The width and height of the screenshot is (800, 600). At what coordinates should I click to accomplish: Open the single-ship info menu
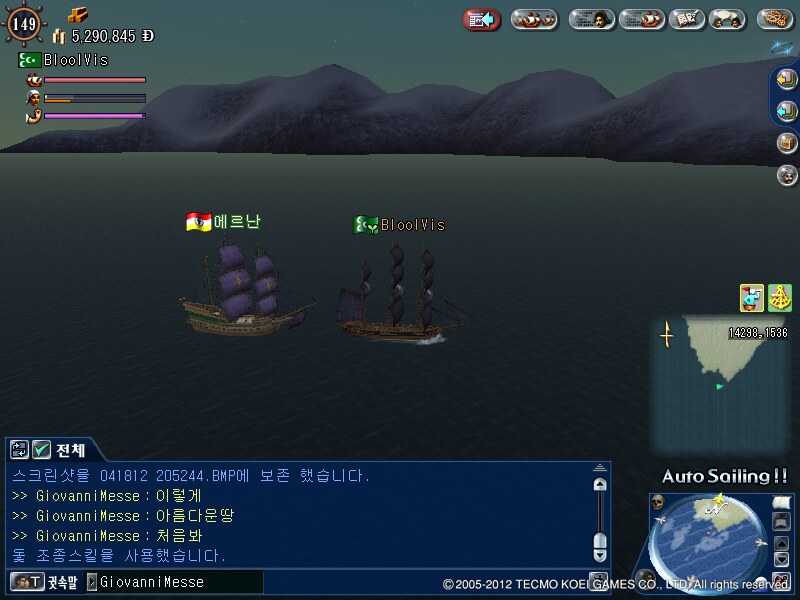click(x=641, y=19)
